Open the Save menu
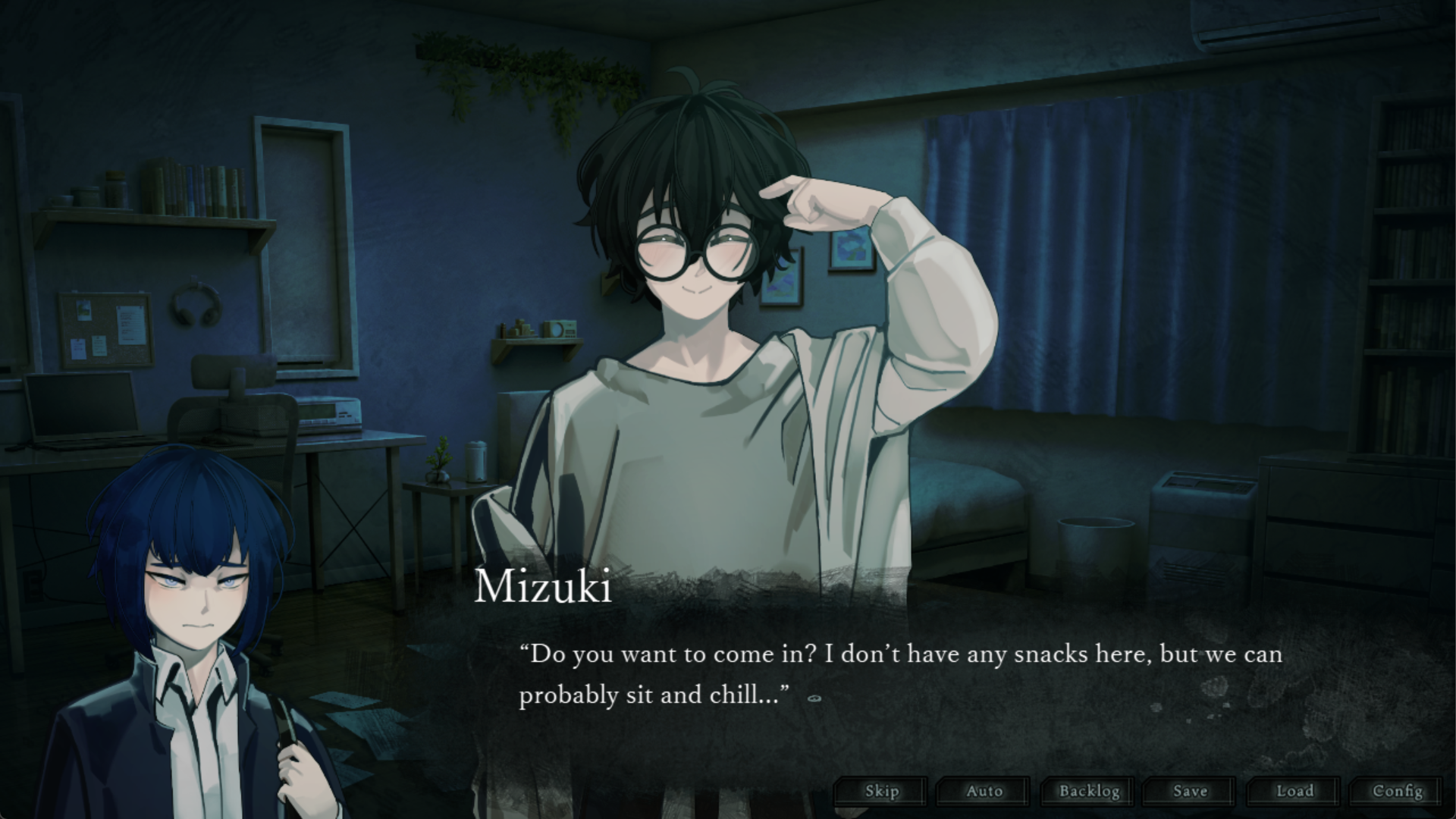Screen dimensions: 1456x819 coord(1190,792)
